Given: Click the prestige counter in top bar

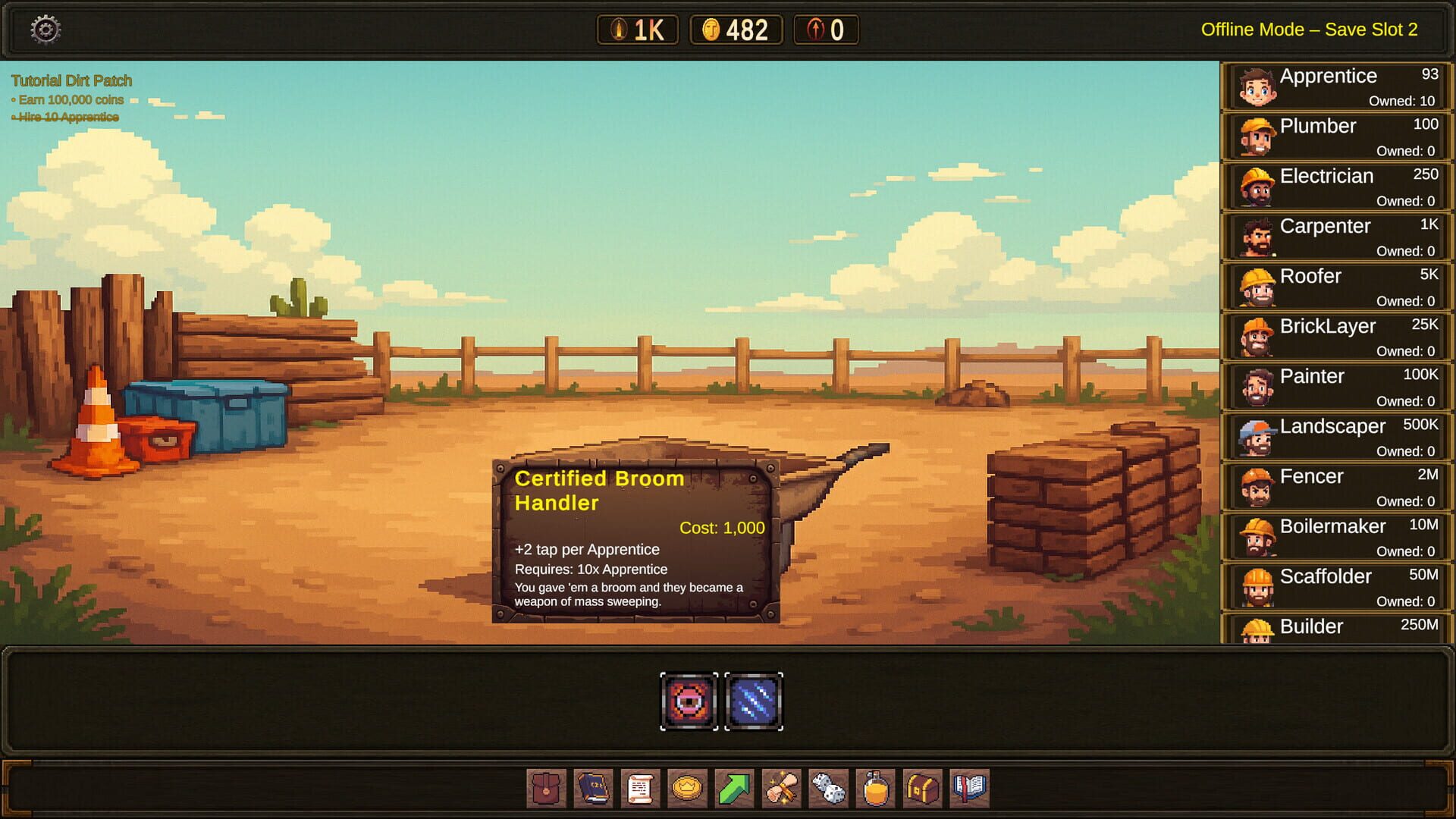Looking at the screenshot, I should tap(824, 30).
